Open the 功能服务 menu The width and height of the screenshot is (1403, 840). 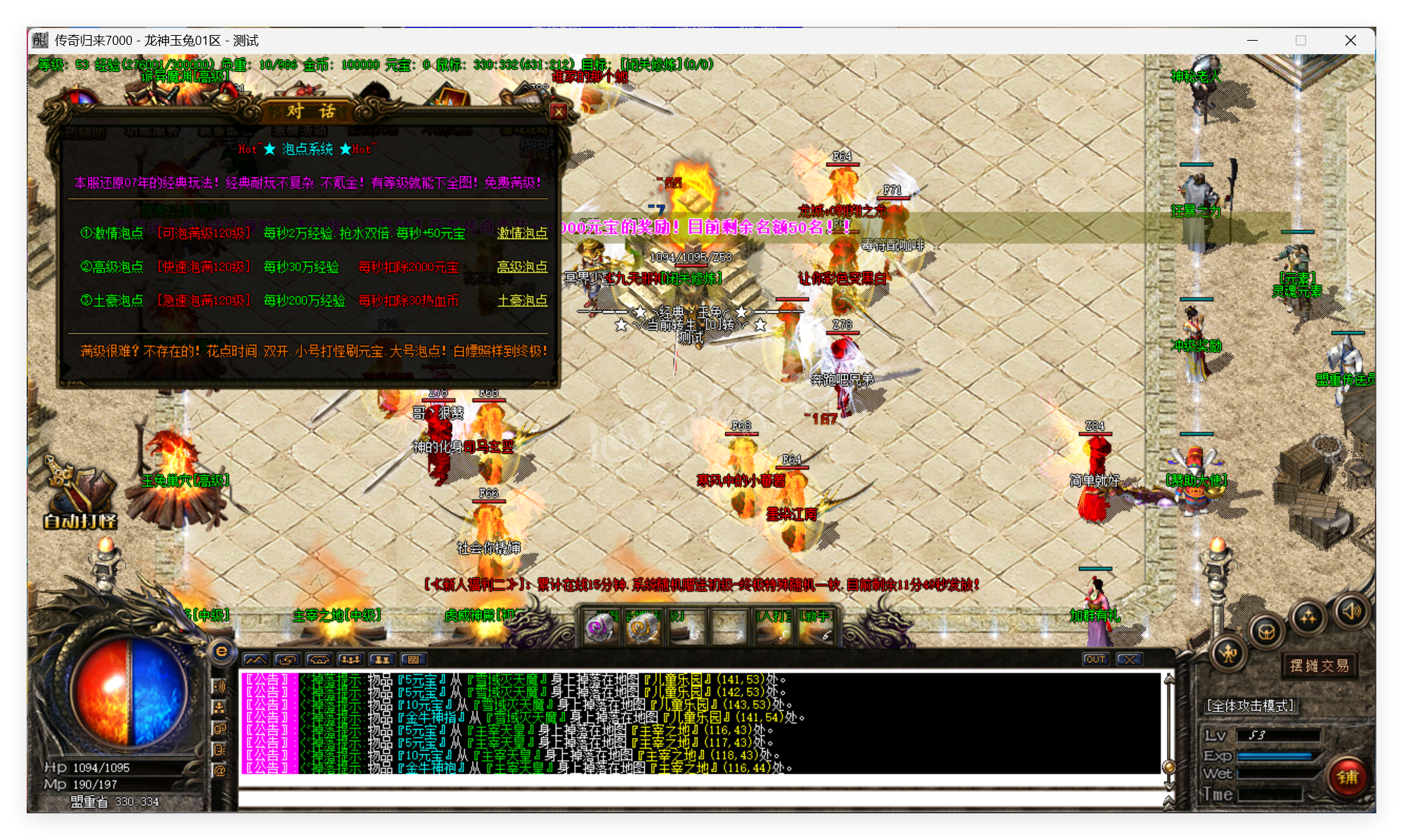tap(152, 133)
